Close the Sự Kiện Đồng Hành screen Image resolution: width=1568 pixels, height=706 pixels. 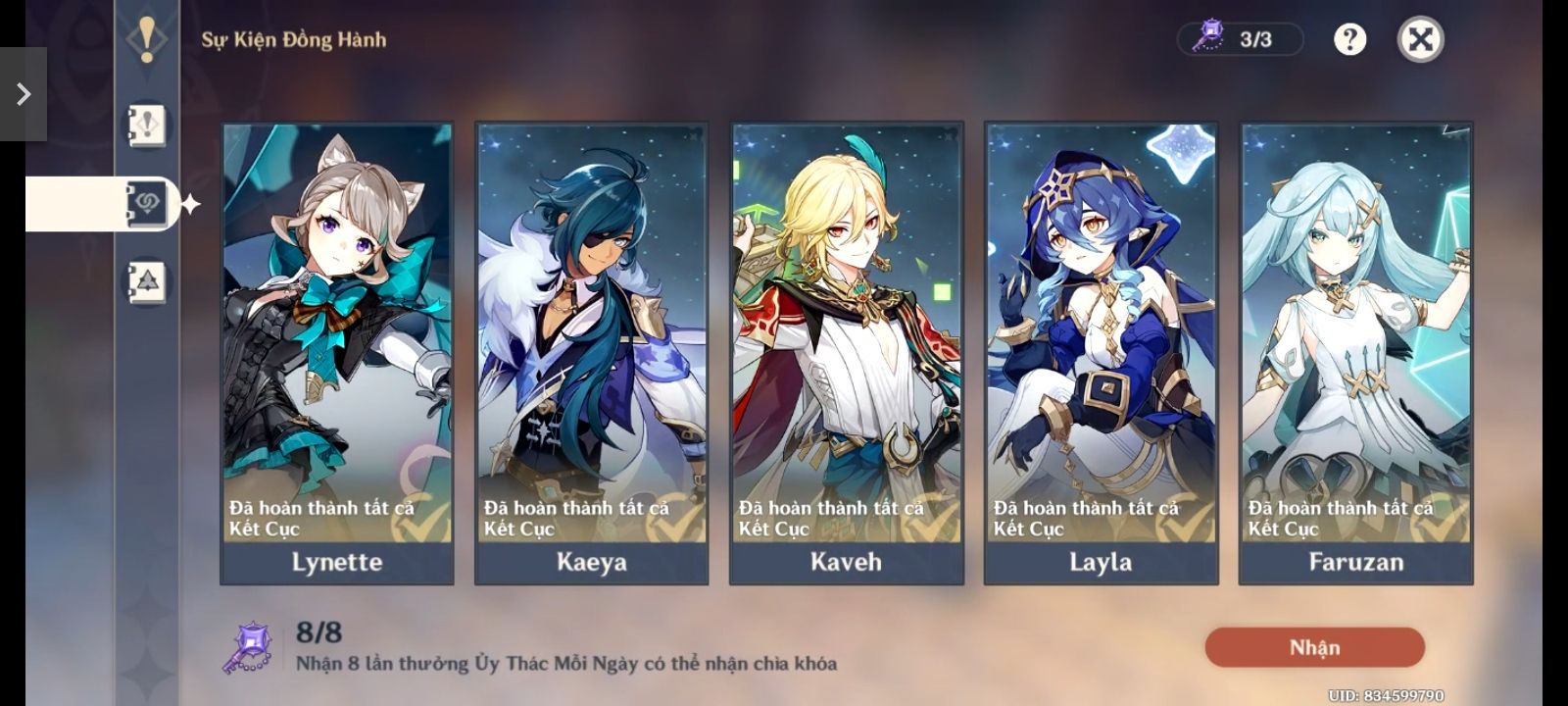point(1420,40)
